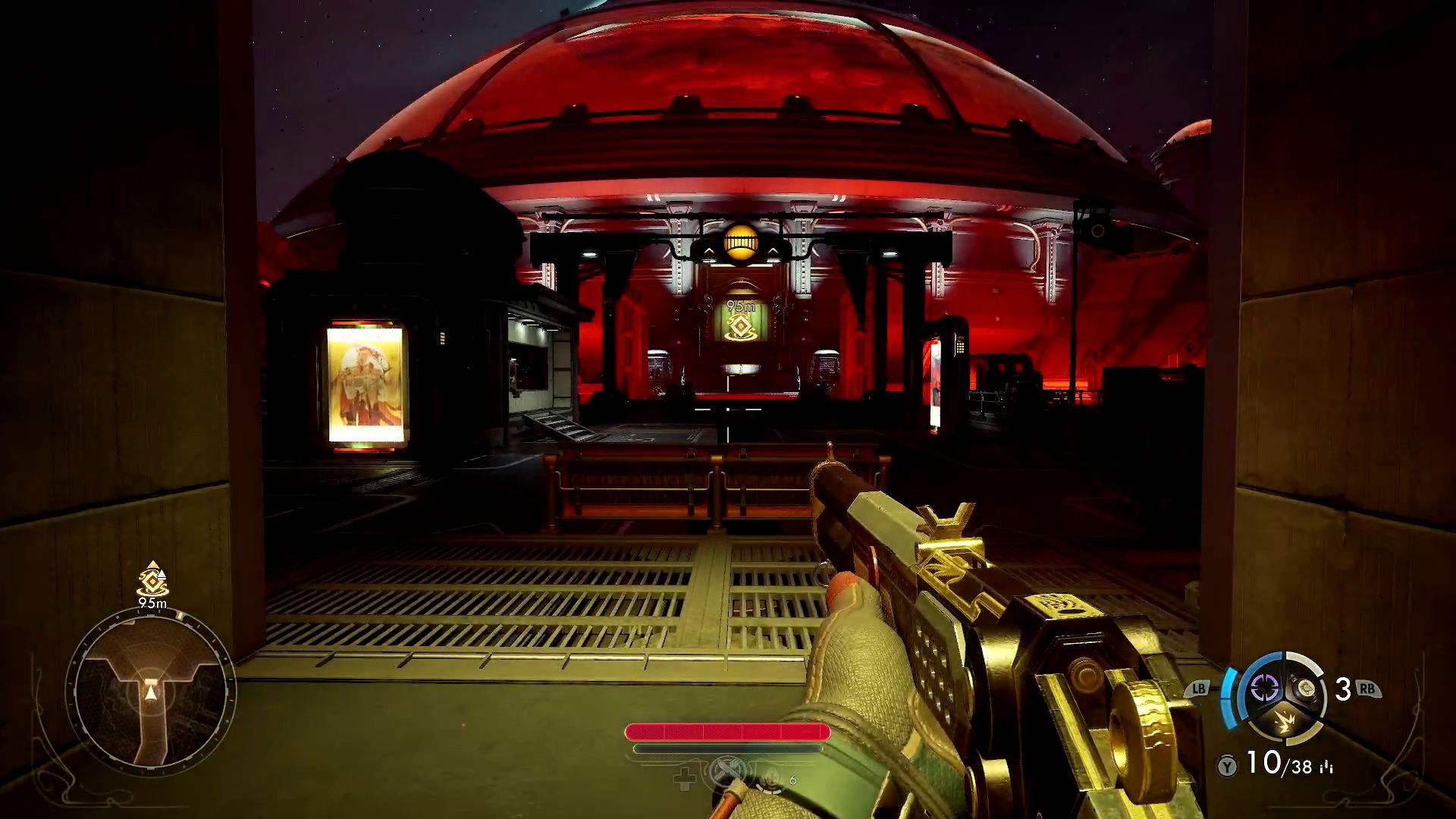Select the RB bumper prompt
The height and width of the screenshot is (819, 1456).
[x=1367, y=688]
